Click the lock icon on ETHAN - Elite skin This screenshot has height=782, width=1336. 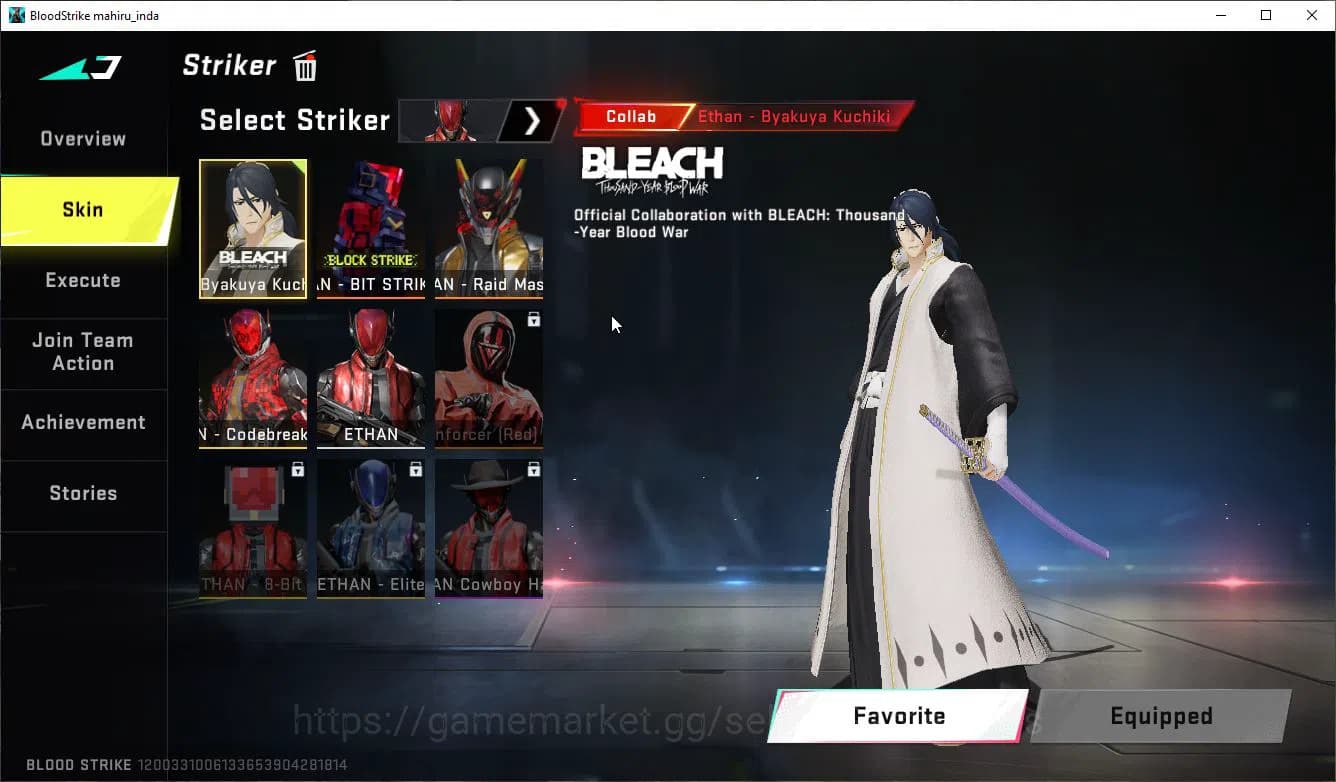tap(417, 469)
